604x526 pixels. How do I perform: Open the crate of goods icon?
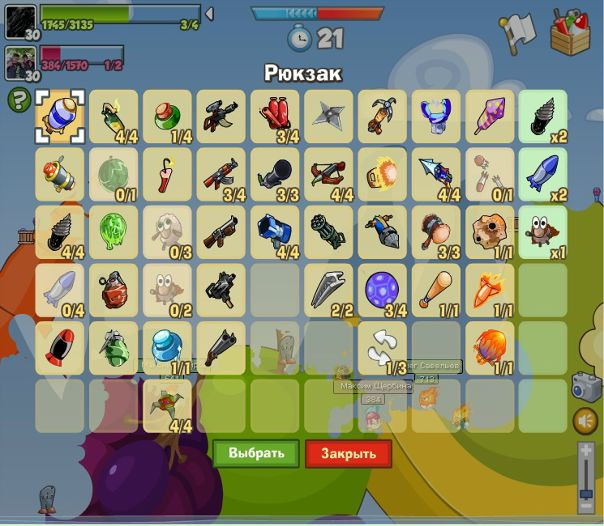click(x=571, y=31)
